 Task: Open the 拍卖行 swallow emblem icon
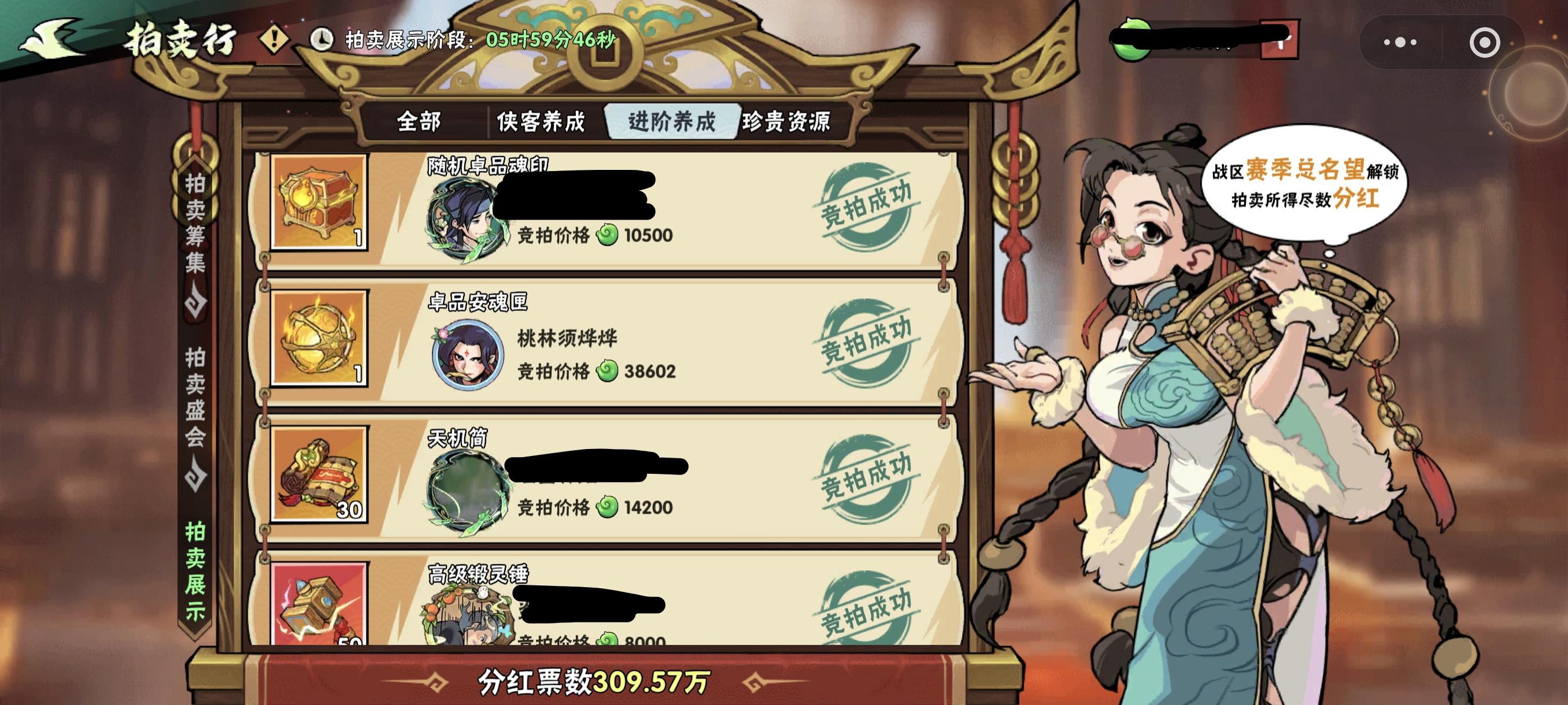click(51, 38)
